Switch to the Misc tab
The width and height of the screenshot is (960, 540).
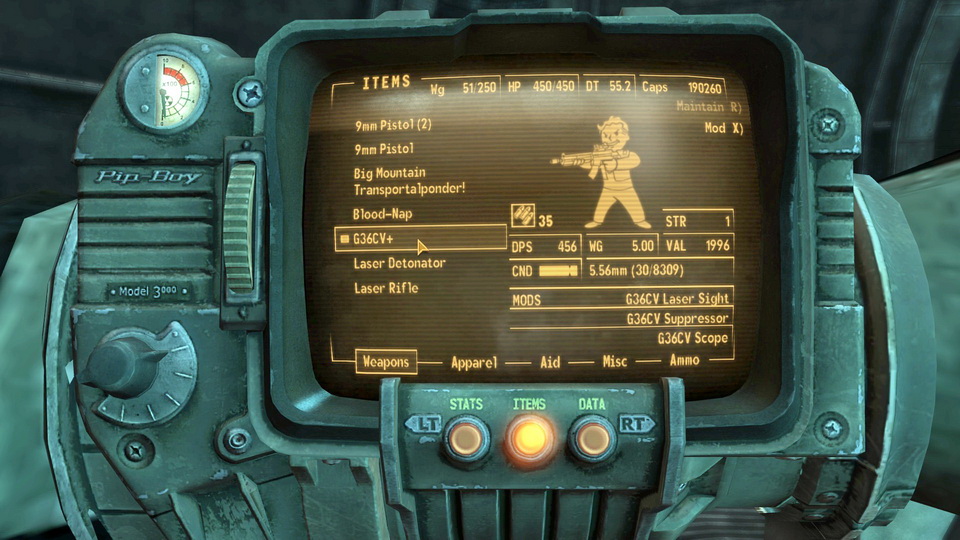coord(615,362)
